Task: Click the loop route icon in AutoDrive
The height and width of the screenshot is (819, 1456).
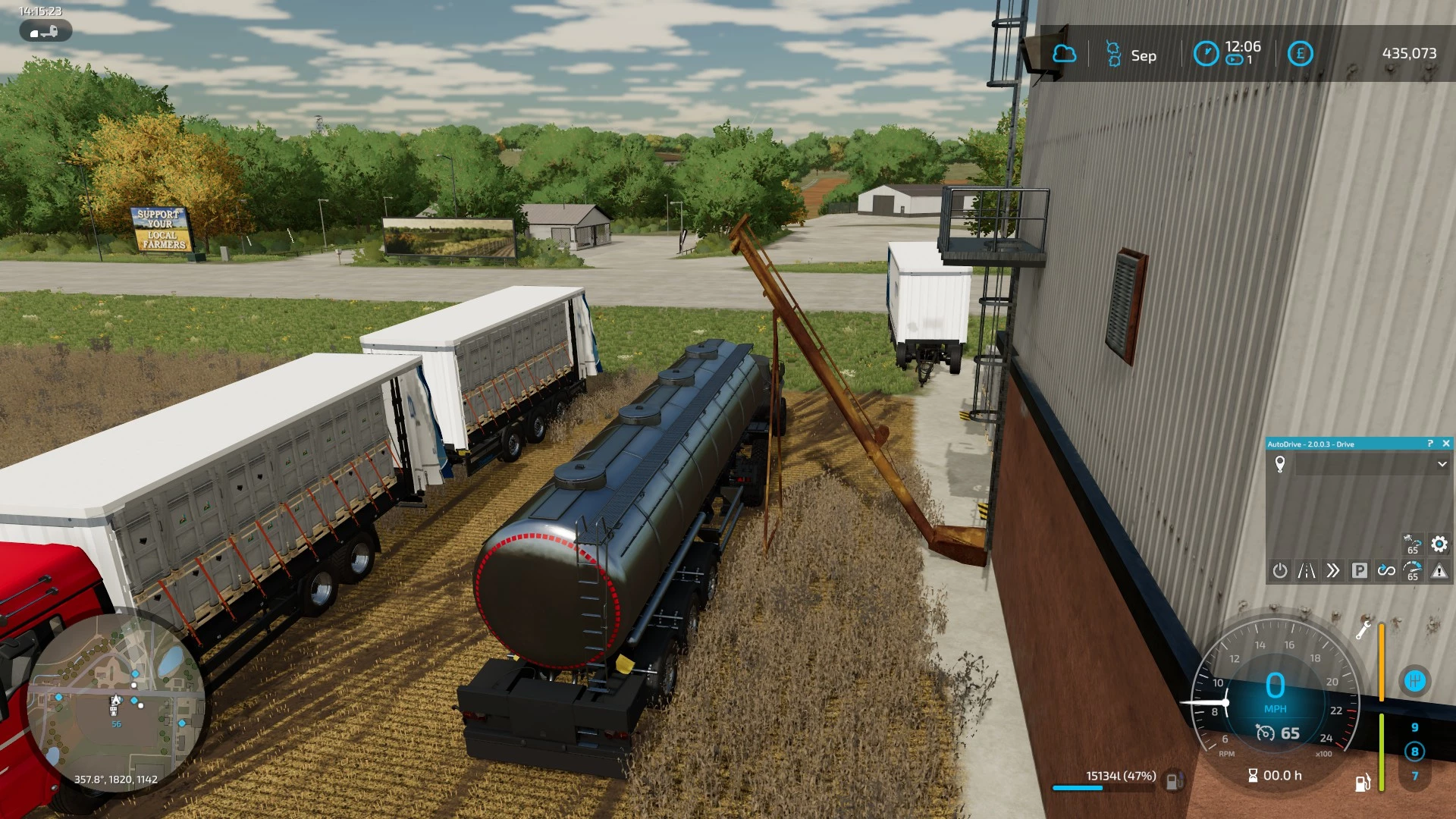Action: [x=1388, y=570]
